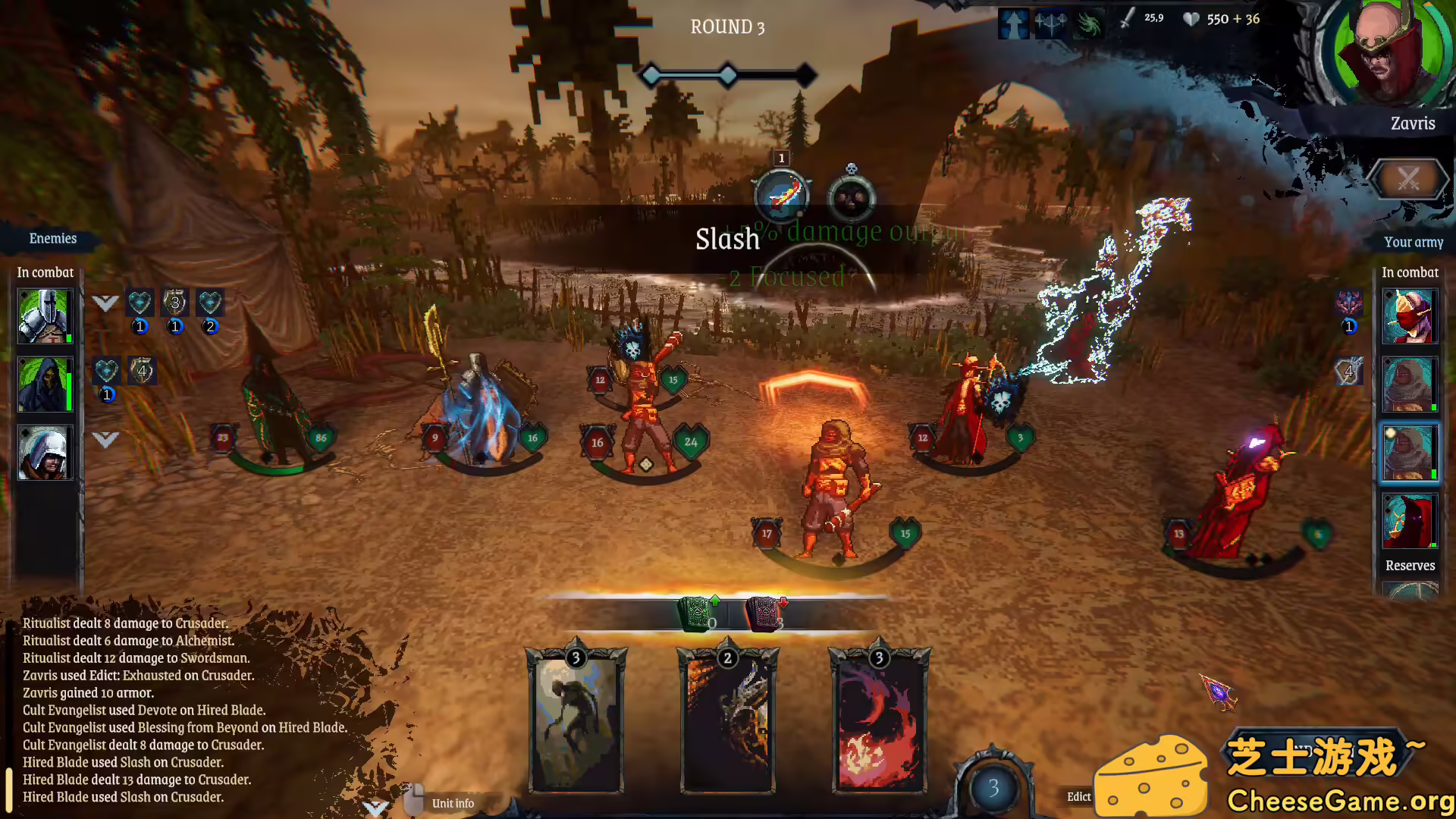Click the crossed swords combat button
1456x819 pixels.
1408,180
